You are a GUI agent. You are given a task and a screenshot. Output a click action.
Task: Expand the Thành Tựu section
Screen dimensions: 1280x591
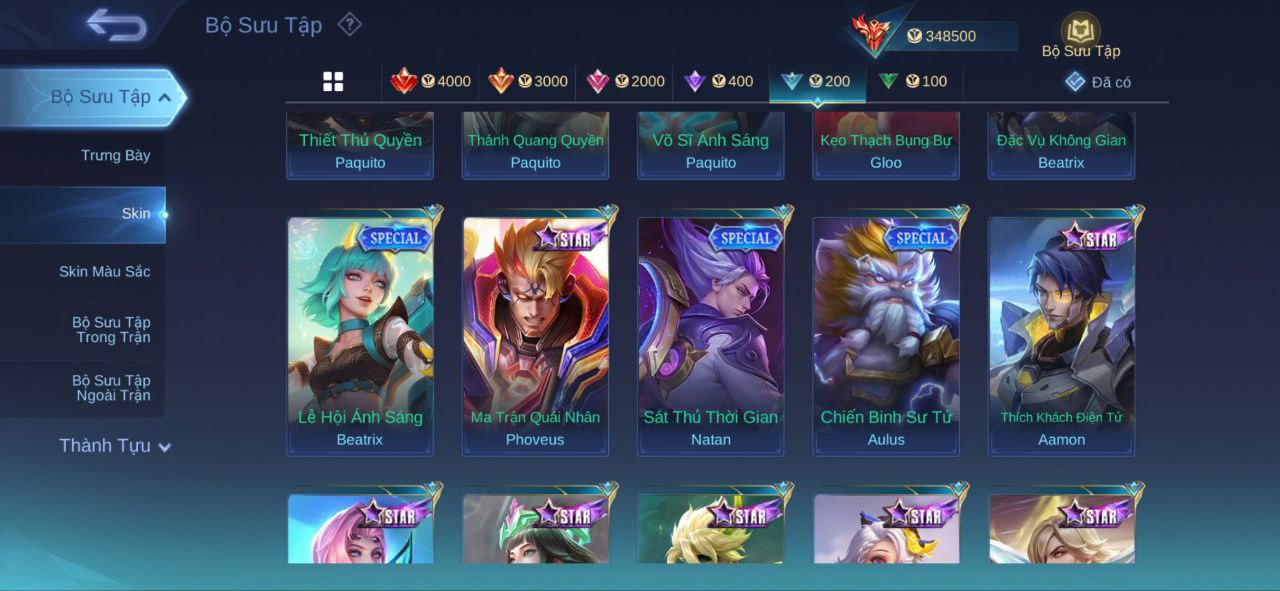tap(114, 446)
